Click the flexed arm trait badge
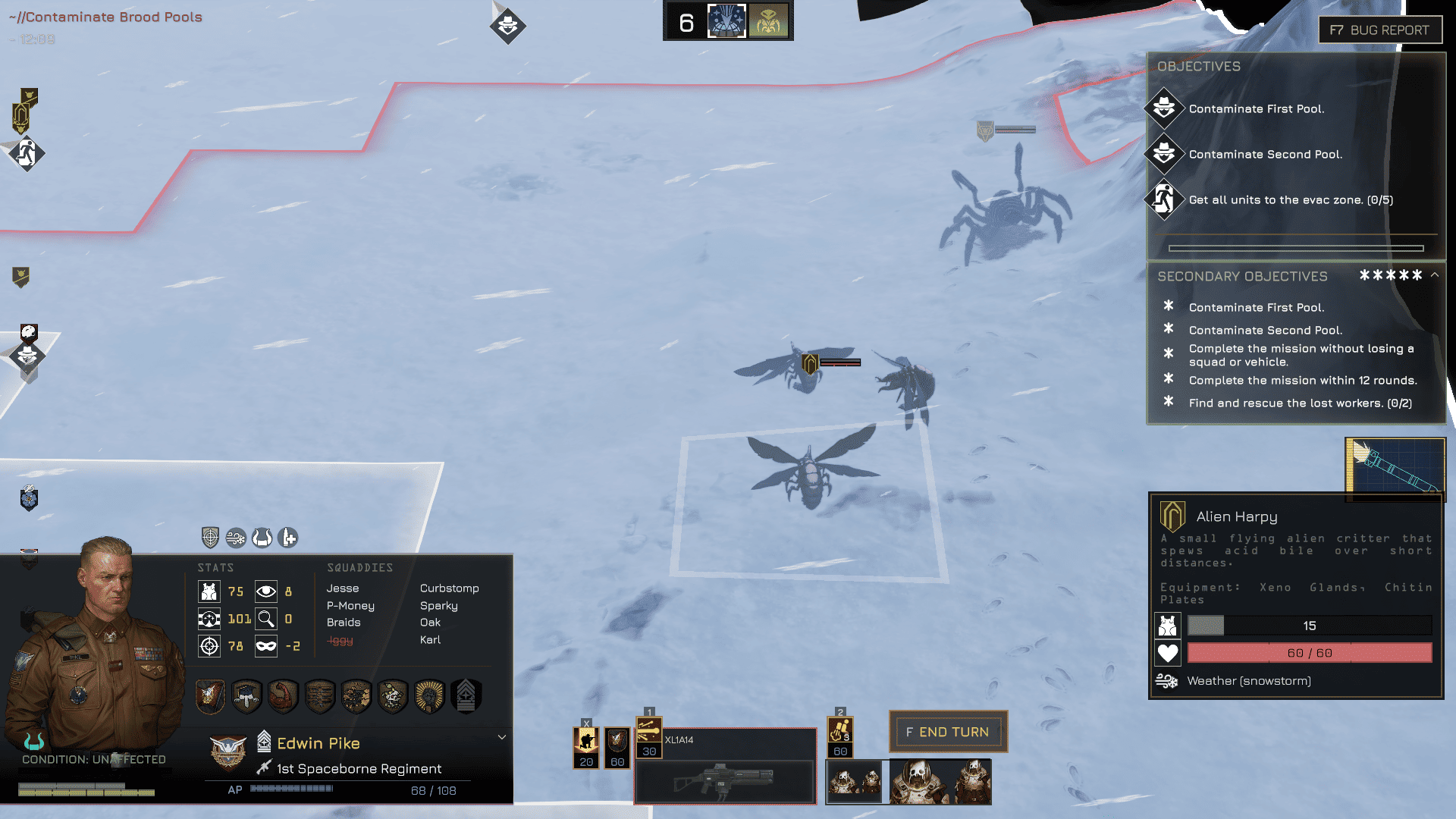1456x819 pixels. click(283, 695)
